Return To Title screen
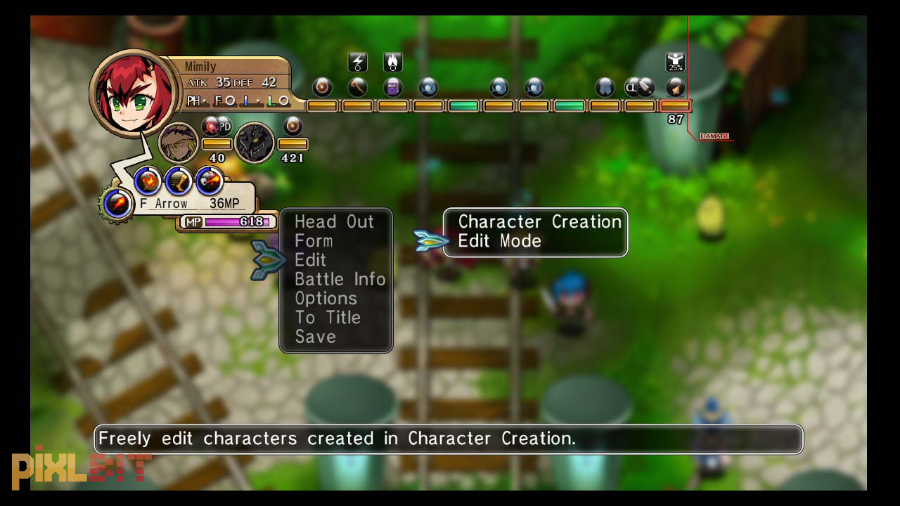The image size is (900, 506). coord(328,317)
